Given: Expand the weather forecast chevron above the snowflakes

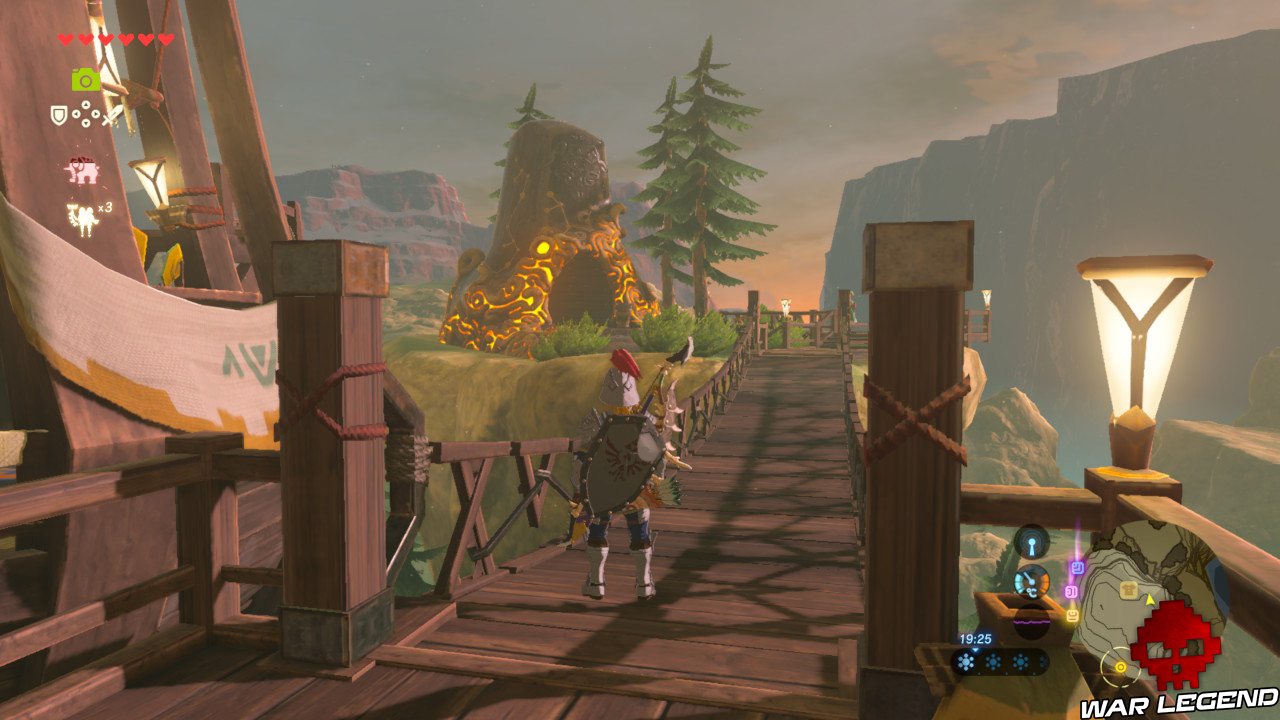Looking at the screenshot, I should [976, 651].
